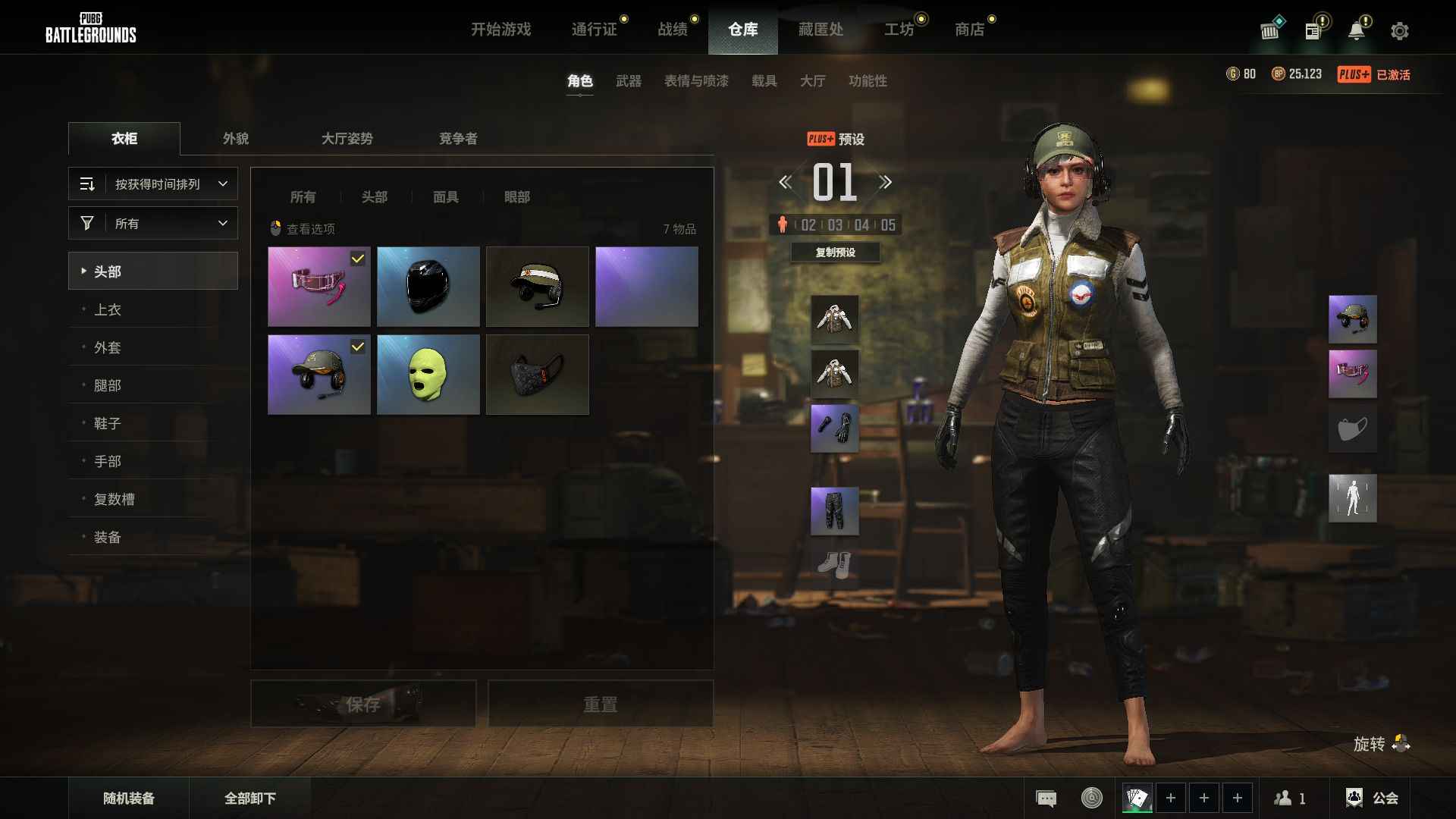Switch to the 商店 shop tab
1456x819 pixels.
969,30
